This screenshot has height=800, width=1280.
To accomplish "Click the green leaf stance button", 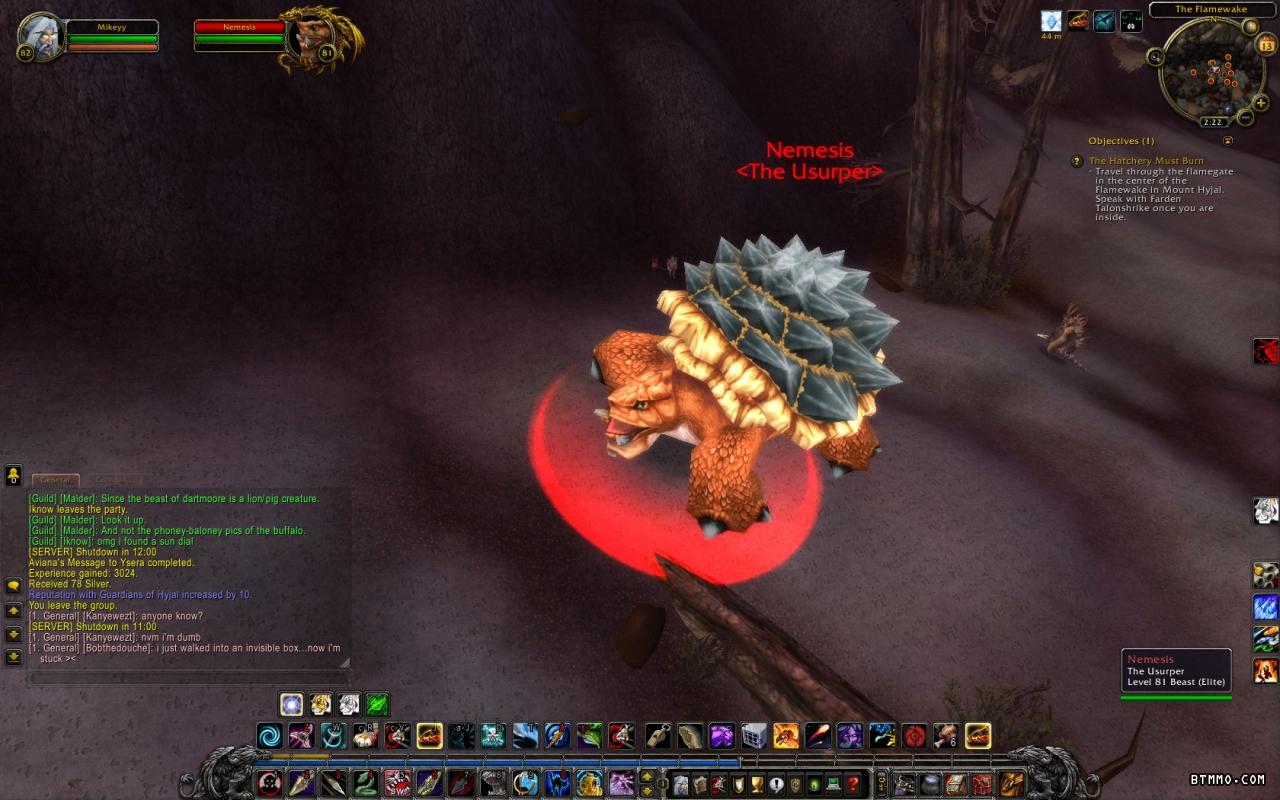I will tap(376, 704).
